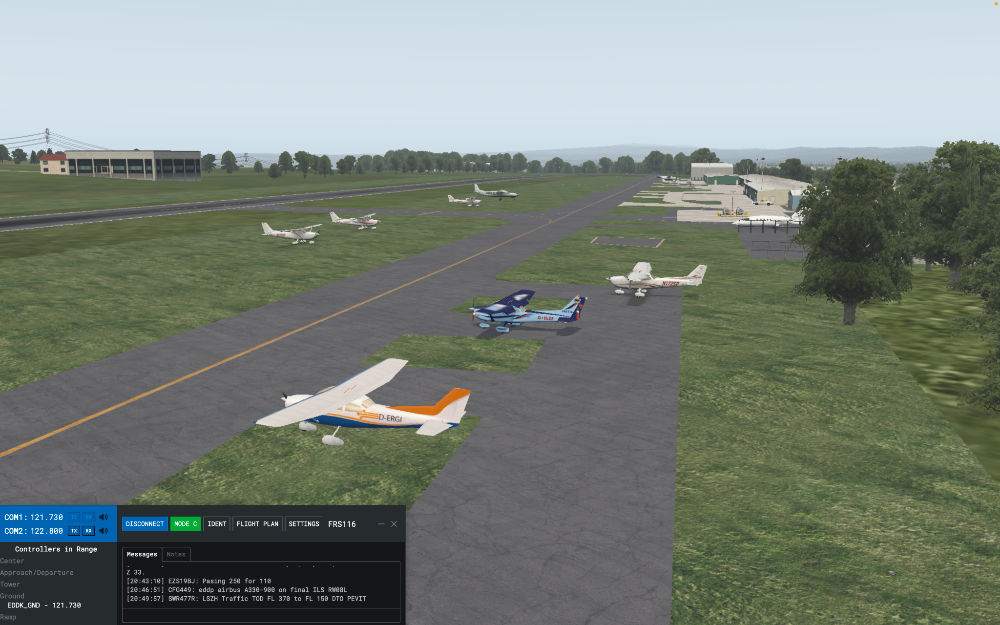
Task: Disconnect from the network
Action: [145, 524]
